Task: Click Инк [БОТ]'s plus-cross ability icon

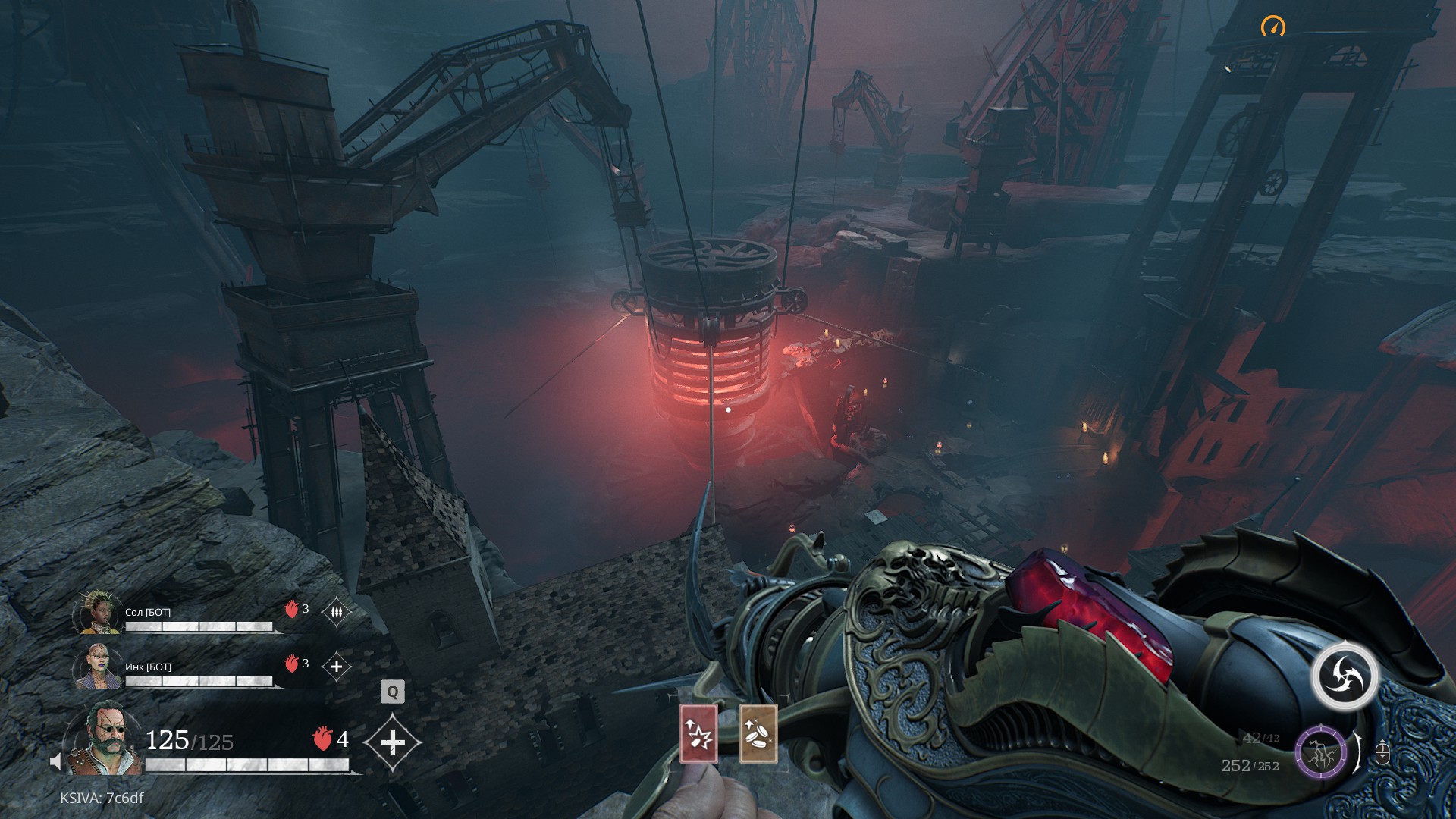Action: (x=337, y=667)
